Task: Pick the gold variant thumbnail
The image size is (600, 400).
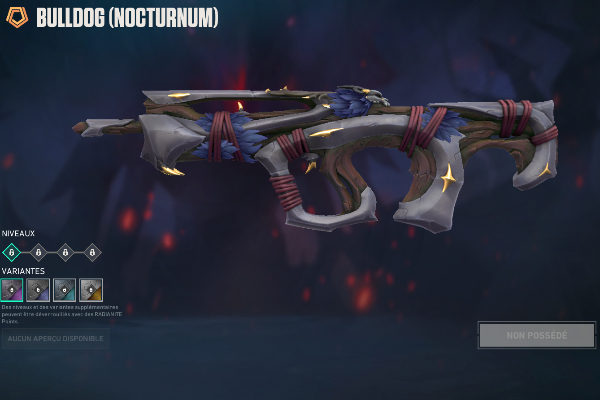Action: click(91, 290)
